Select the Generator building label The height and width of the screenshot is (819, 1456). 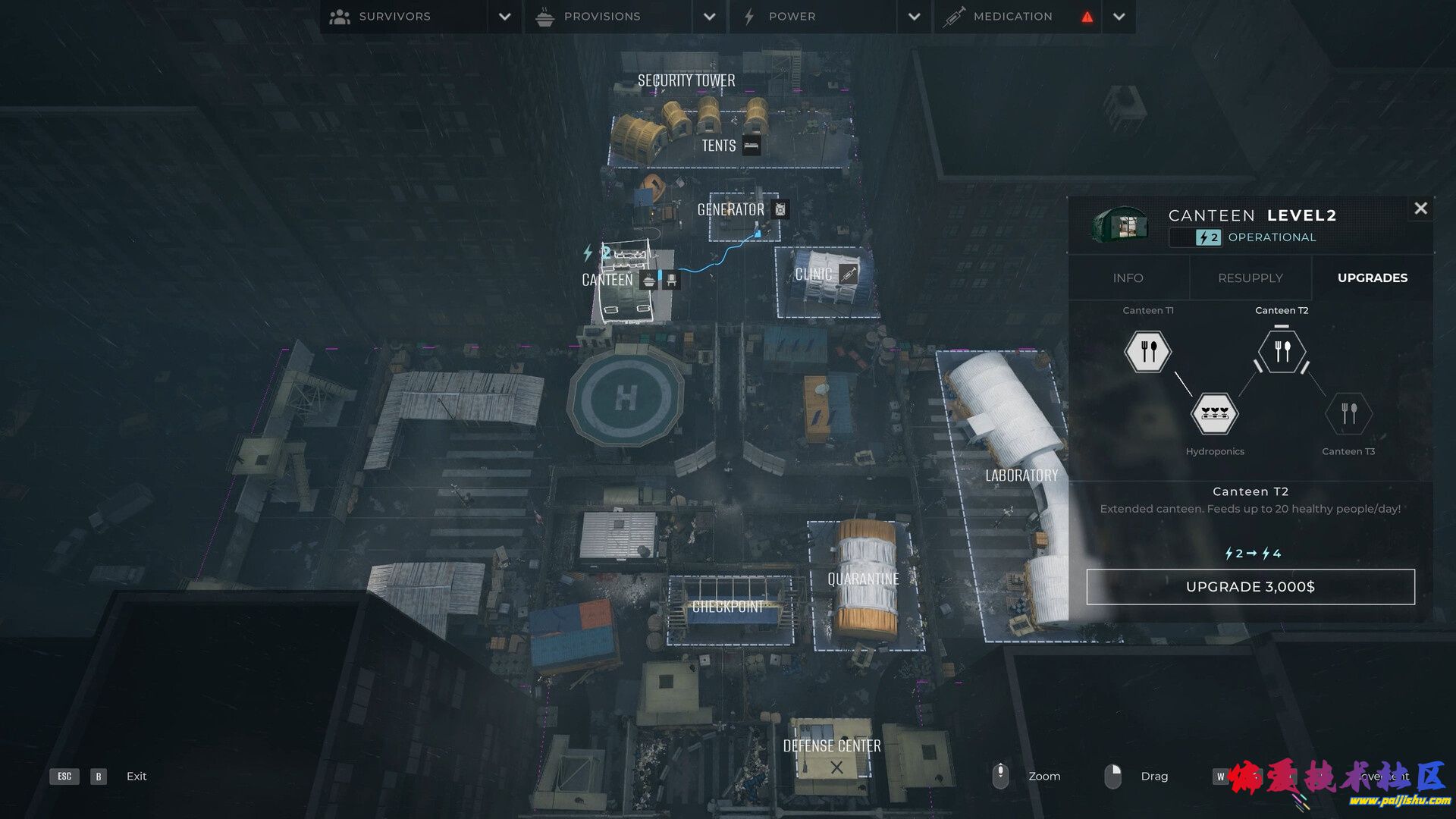click(731, 210)
